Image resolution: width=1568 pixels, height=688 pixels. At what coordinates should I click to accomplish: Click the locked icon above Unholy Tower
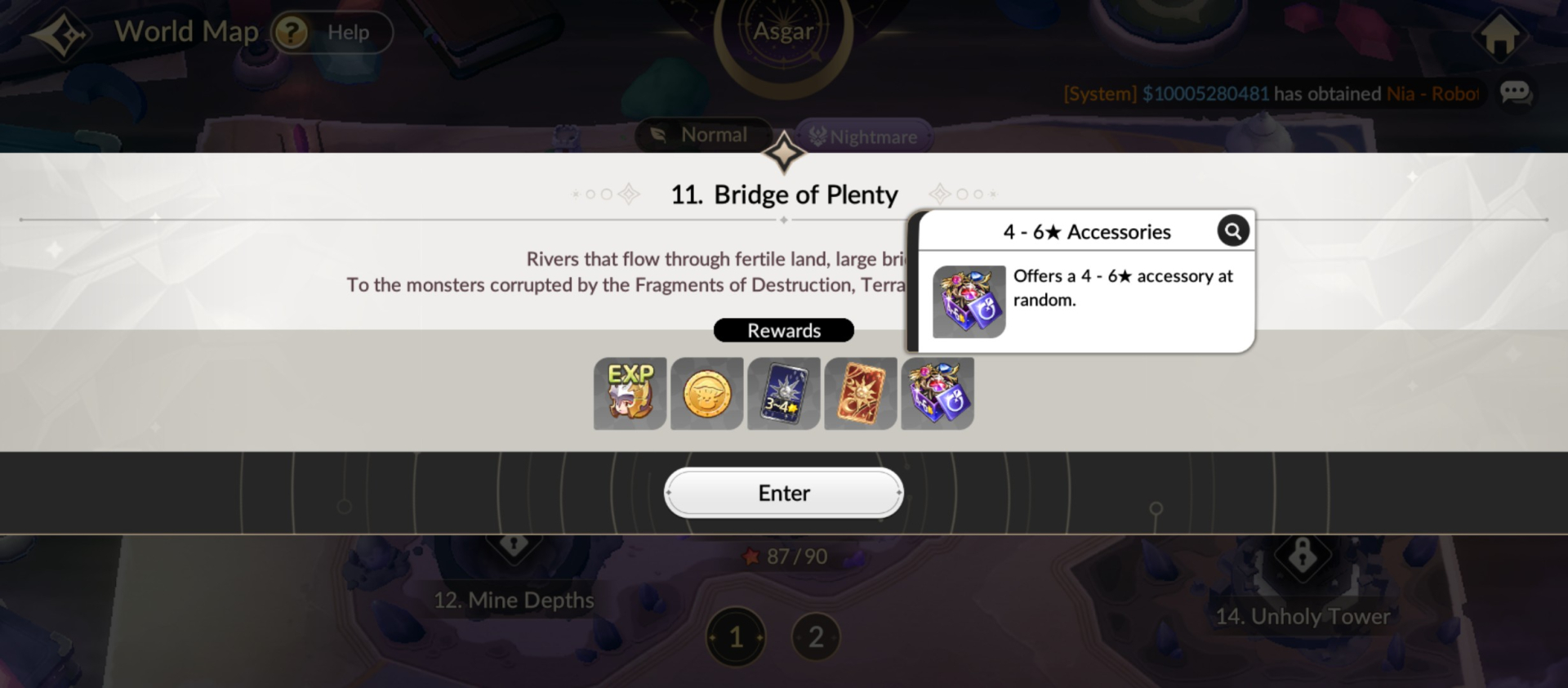(x=1302, y=558)
